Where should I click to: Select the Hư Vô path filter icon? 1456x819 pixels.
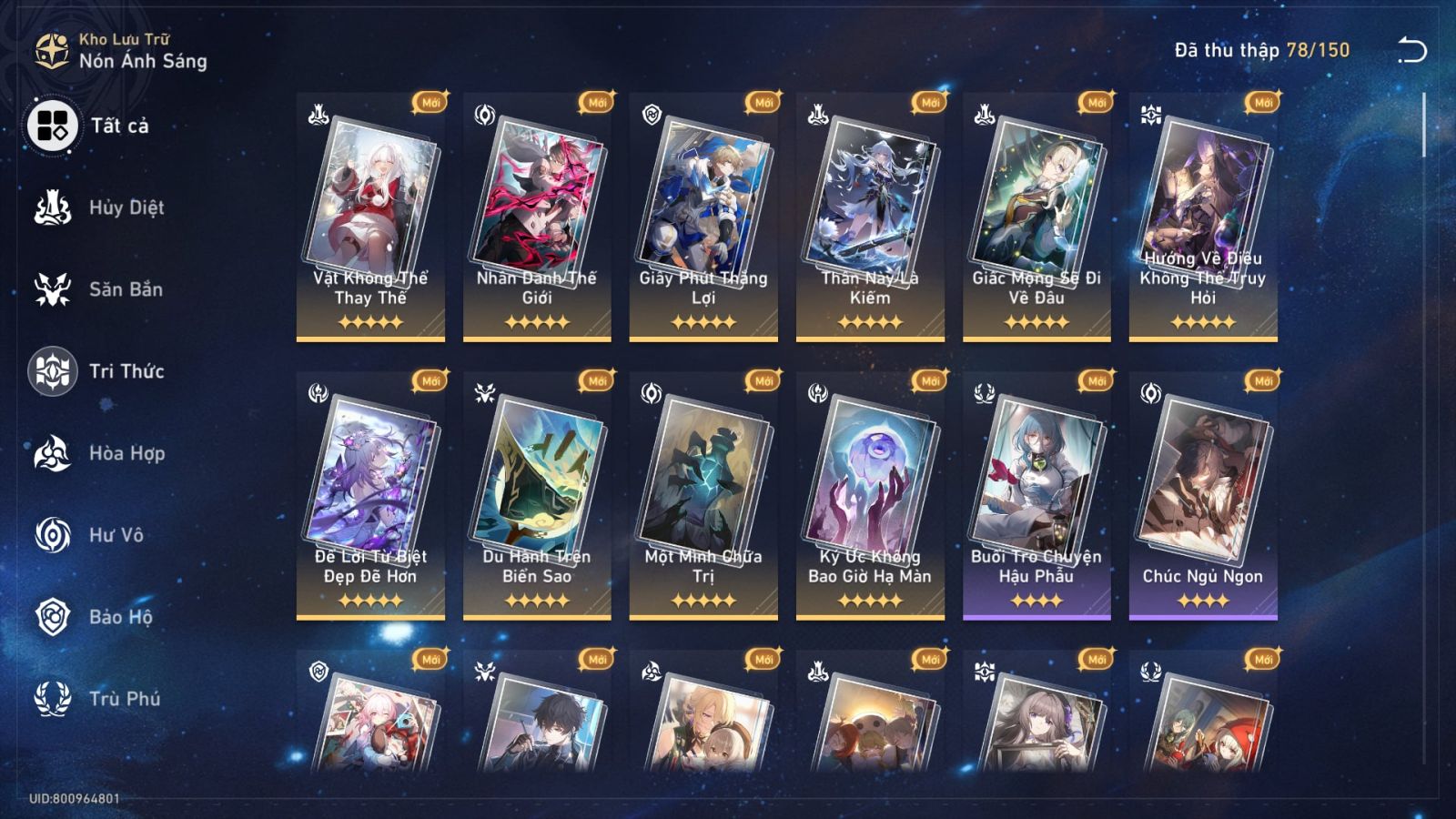click(55, 535)
